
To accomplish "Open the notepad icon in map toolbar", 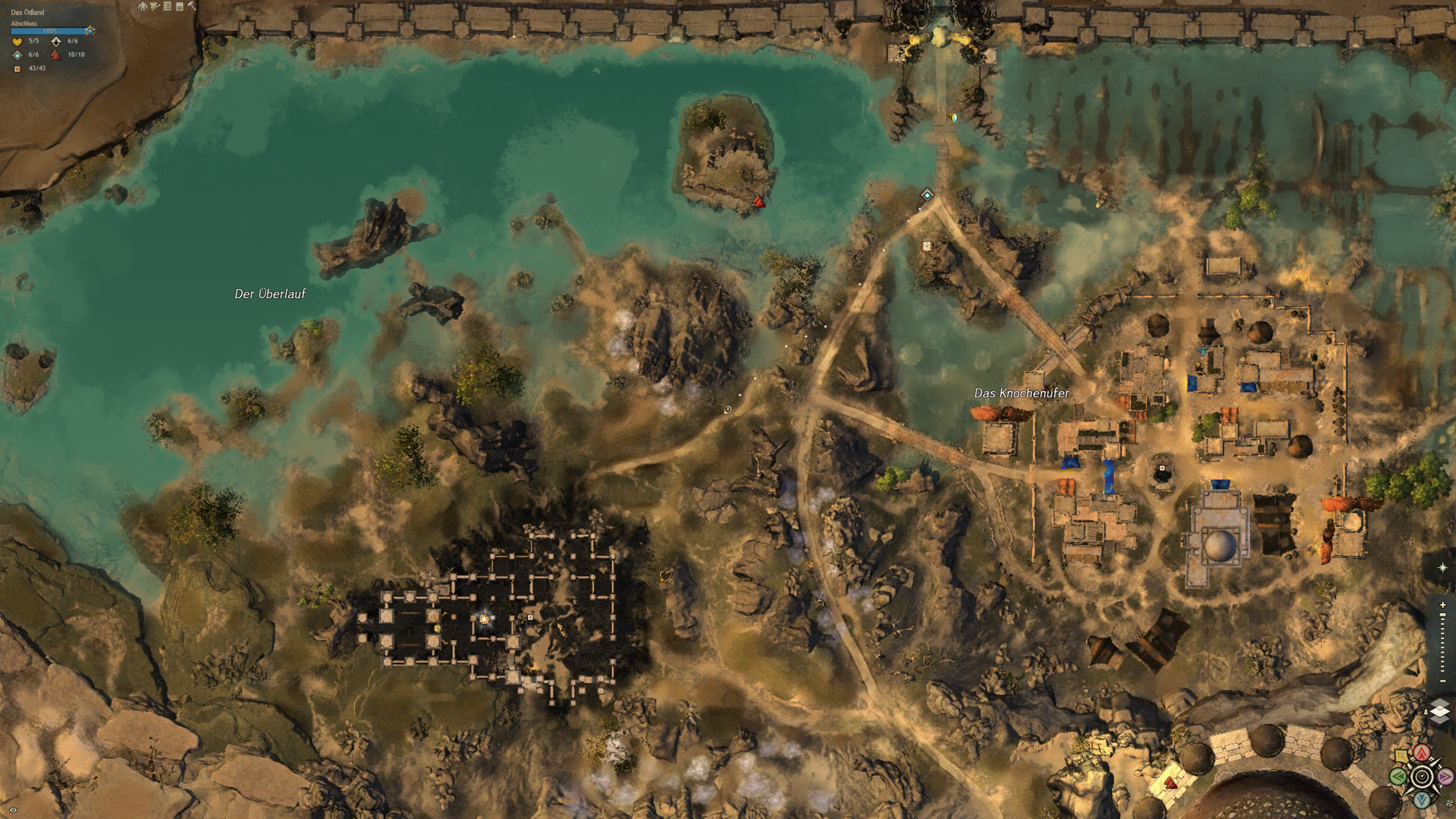I will tap(180, 6).
